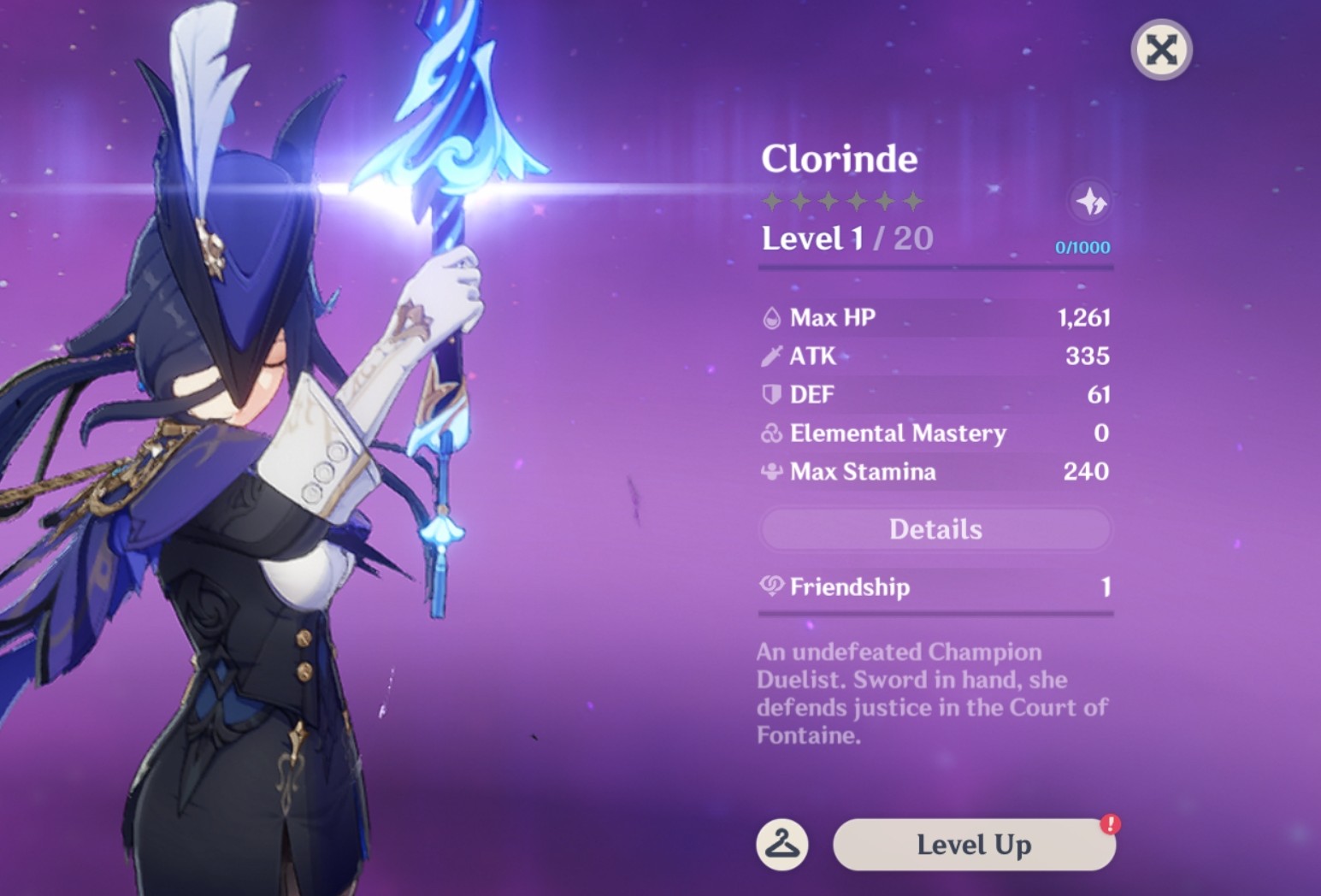Image resolution: width=1321 pixels, height=896 pixels.
Task: Click the Friendship value of 1
Action: coord(1106,587)
